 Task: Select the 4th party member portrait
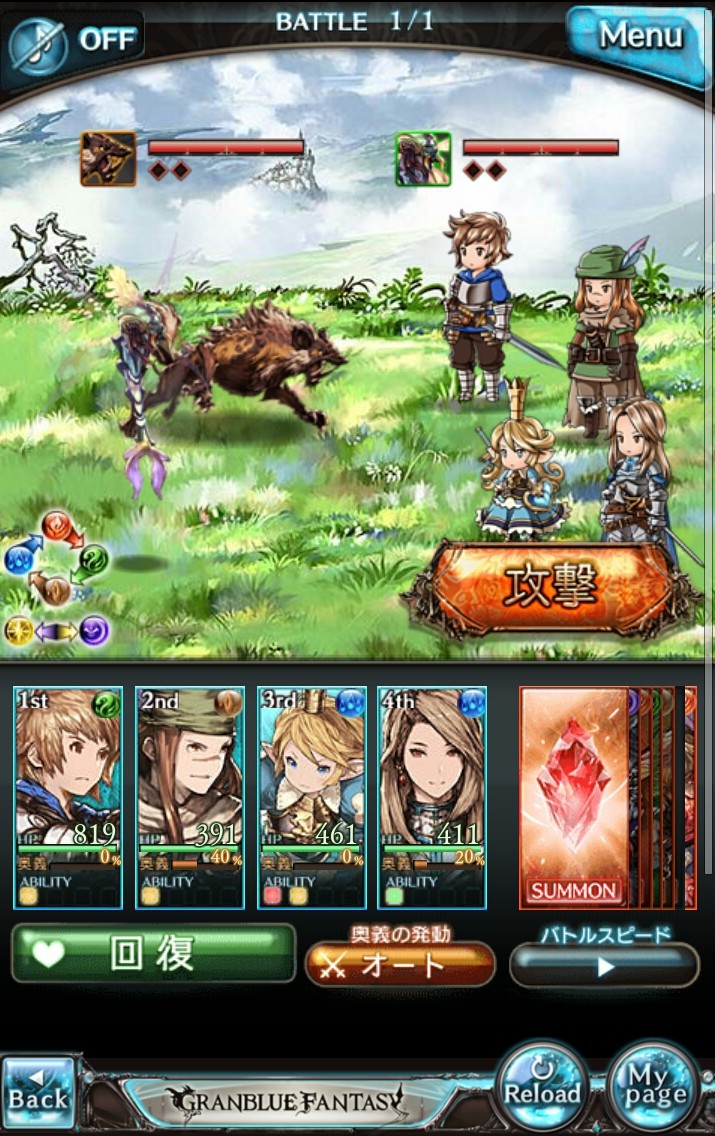pos(432,797)
